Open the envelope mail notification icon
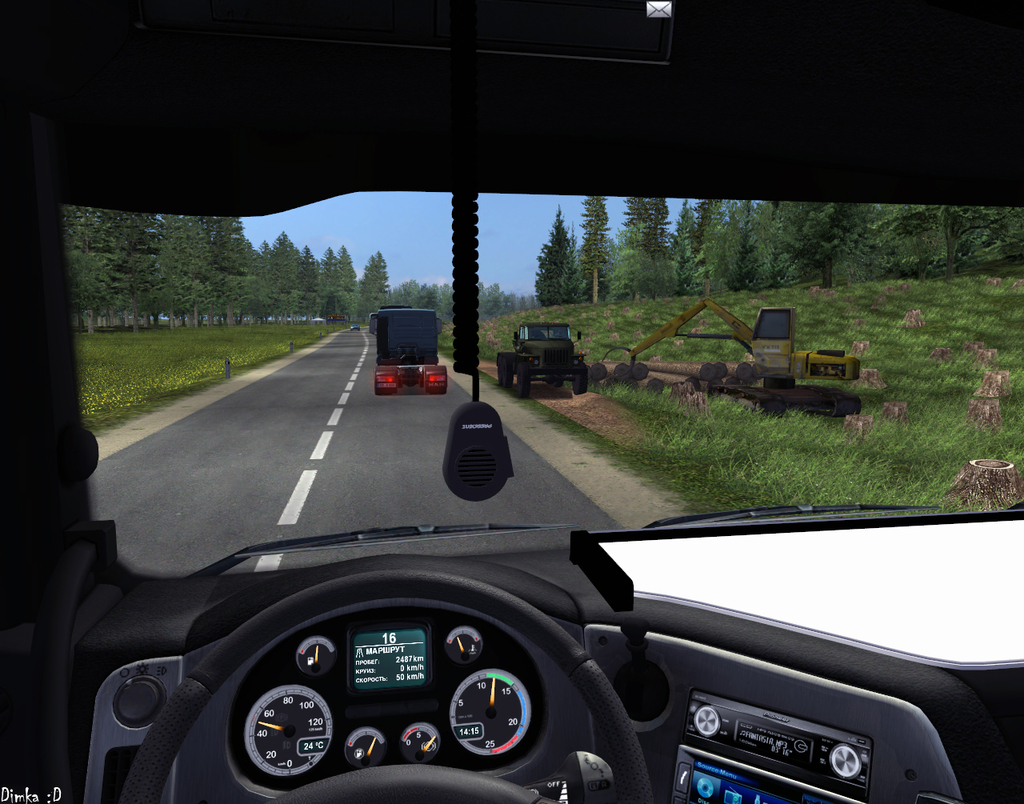Viewport: 1024px width, 804px height. (x=659, y=9)
